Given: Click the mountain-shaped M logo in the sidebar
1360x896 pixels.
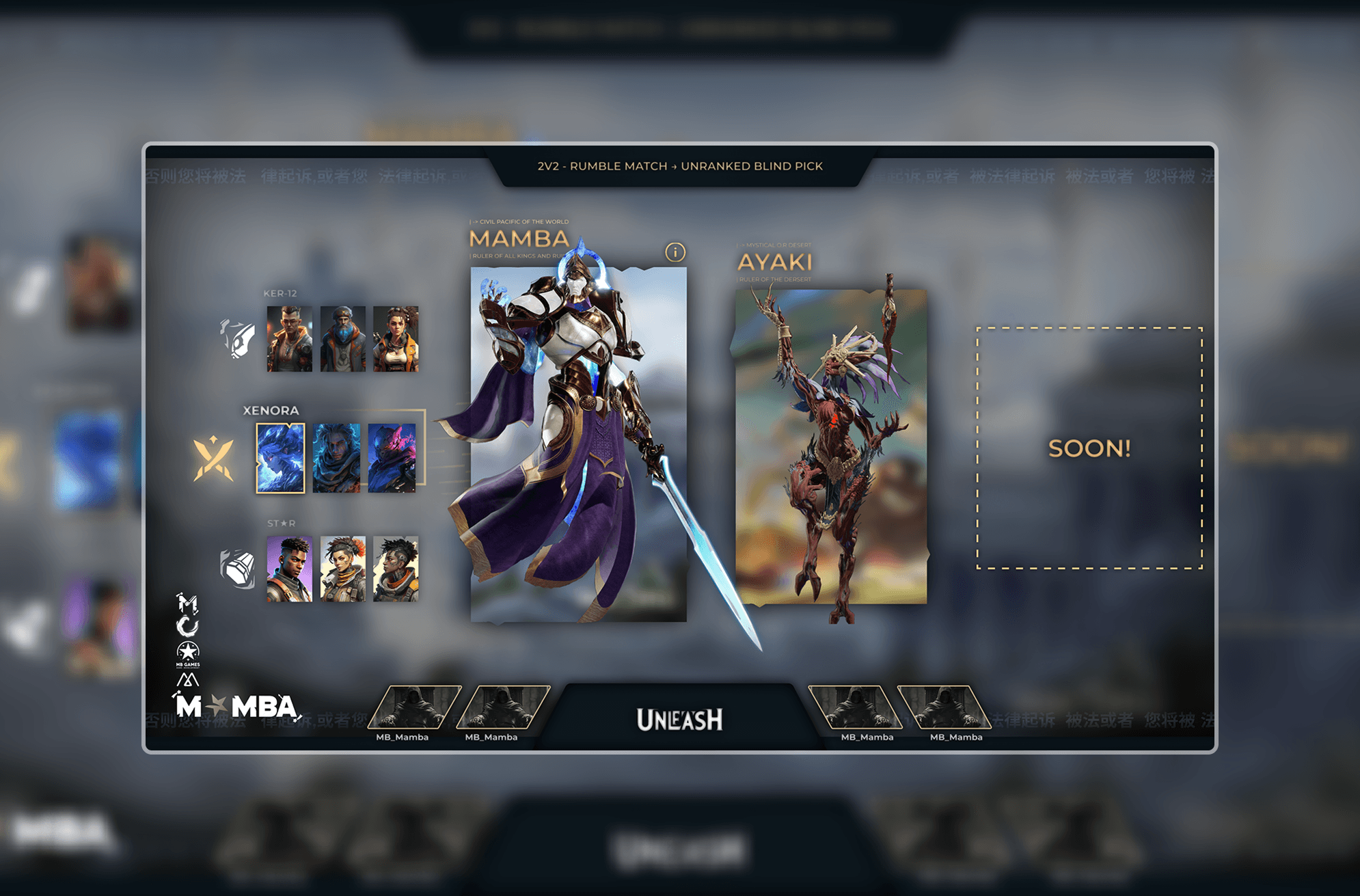Looking at the screenshot, I should tap(188, 679).
